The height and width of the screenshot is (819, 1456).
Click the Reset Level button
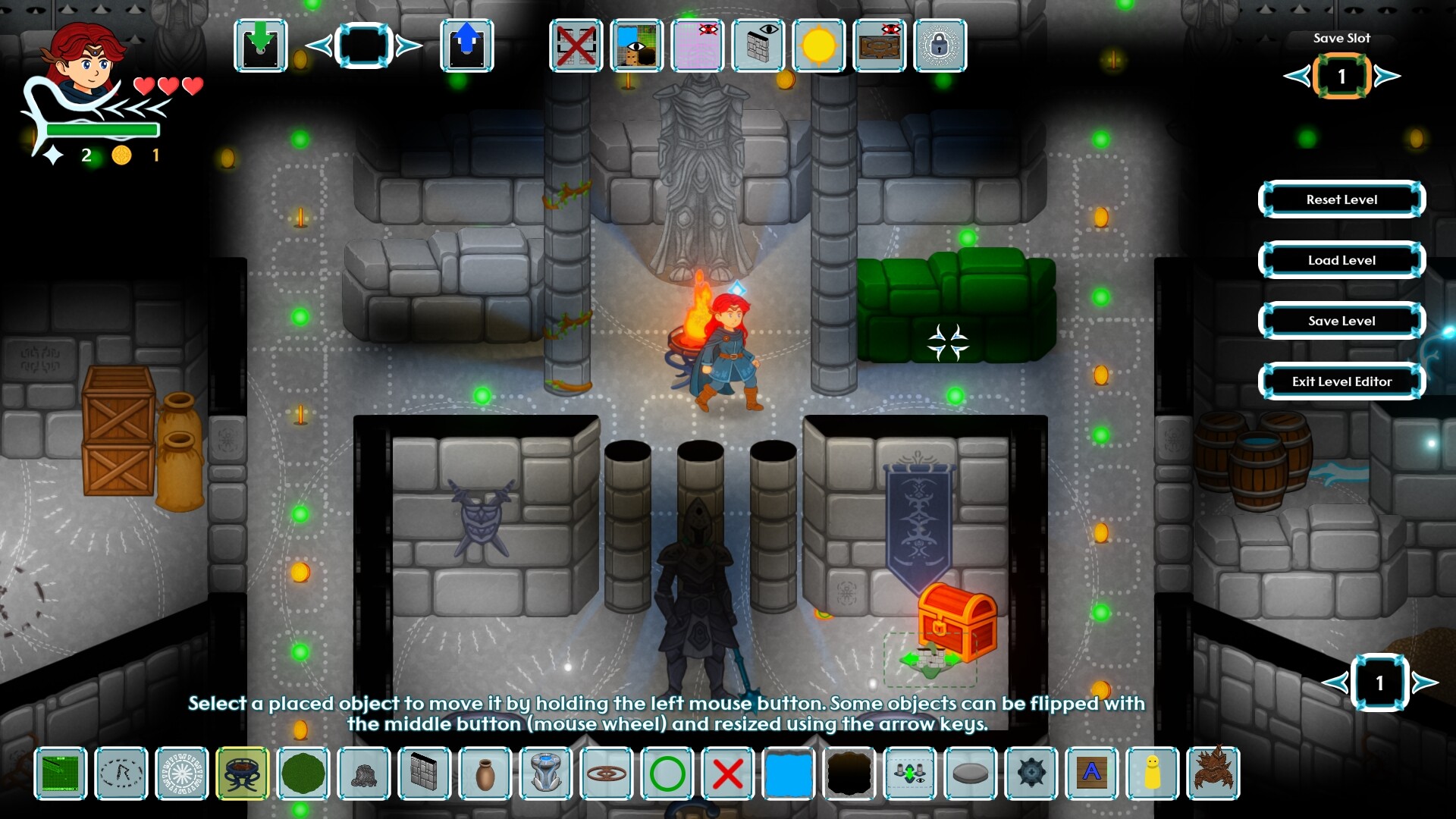(1341, 199)
